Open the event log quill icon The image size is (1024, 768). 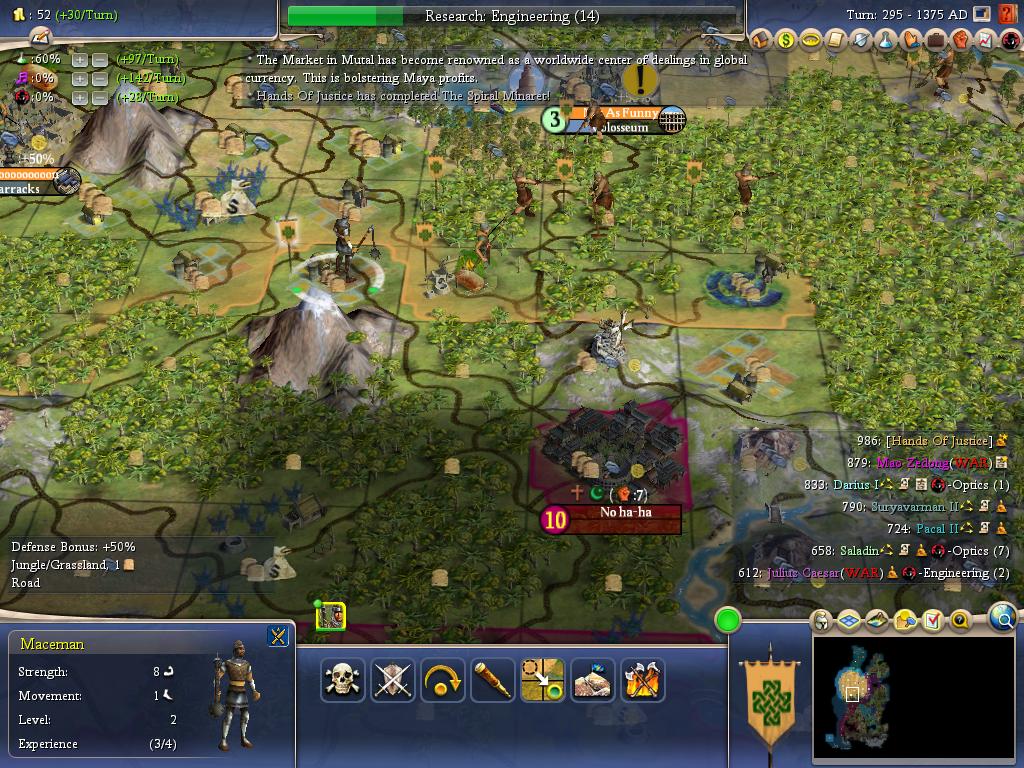click(x=39, y=37)
